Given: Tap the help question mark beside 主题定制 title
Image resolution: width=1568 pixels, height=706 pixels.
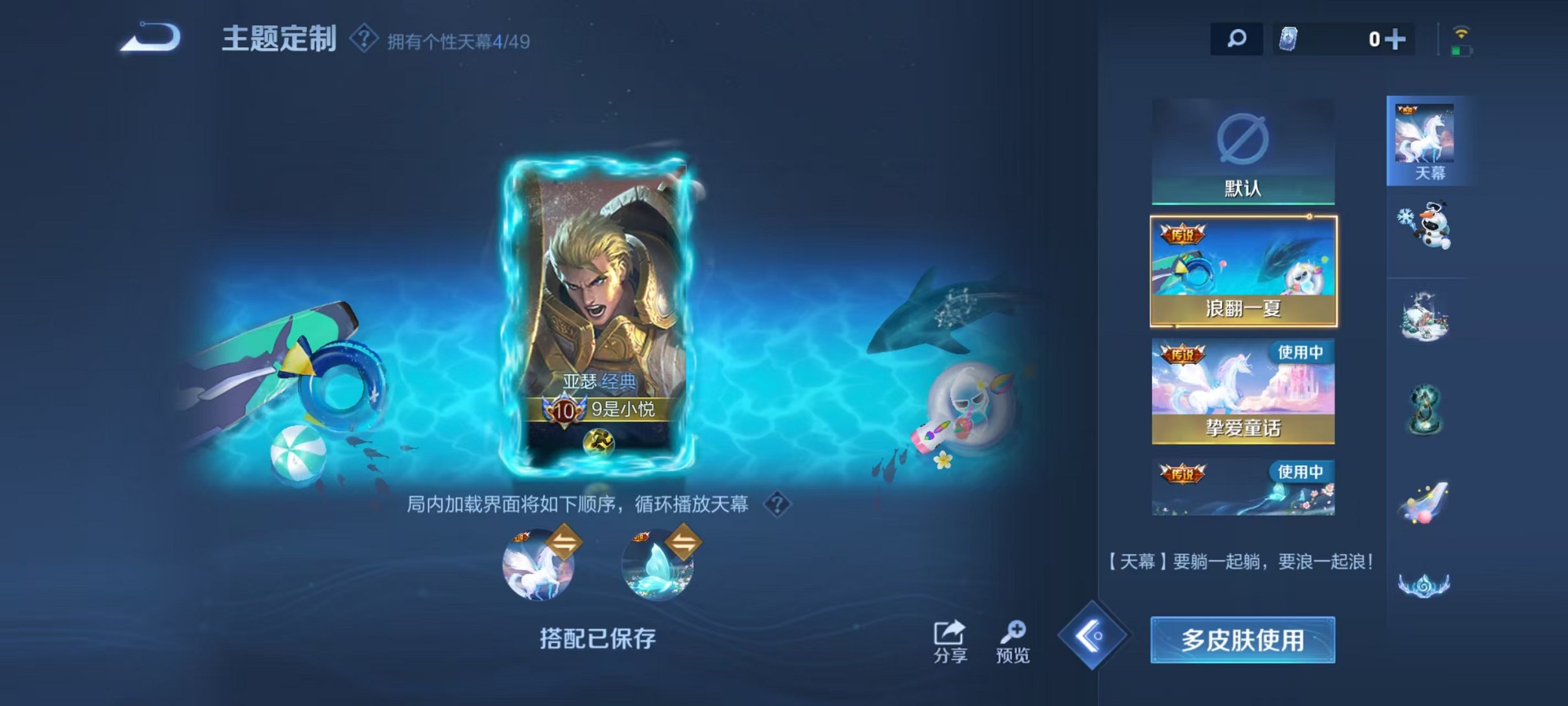Looking at the screenshot, I should (x=363, y=39).
